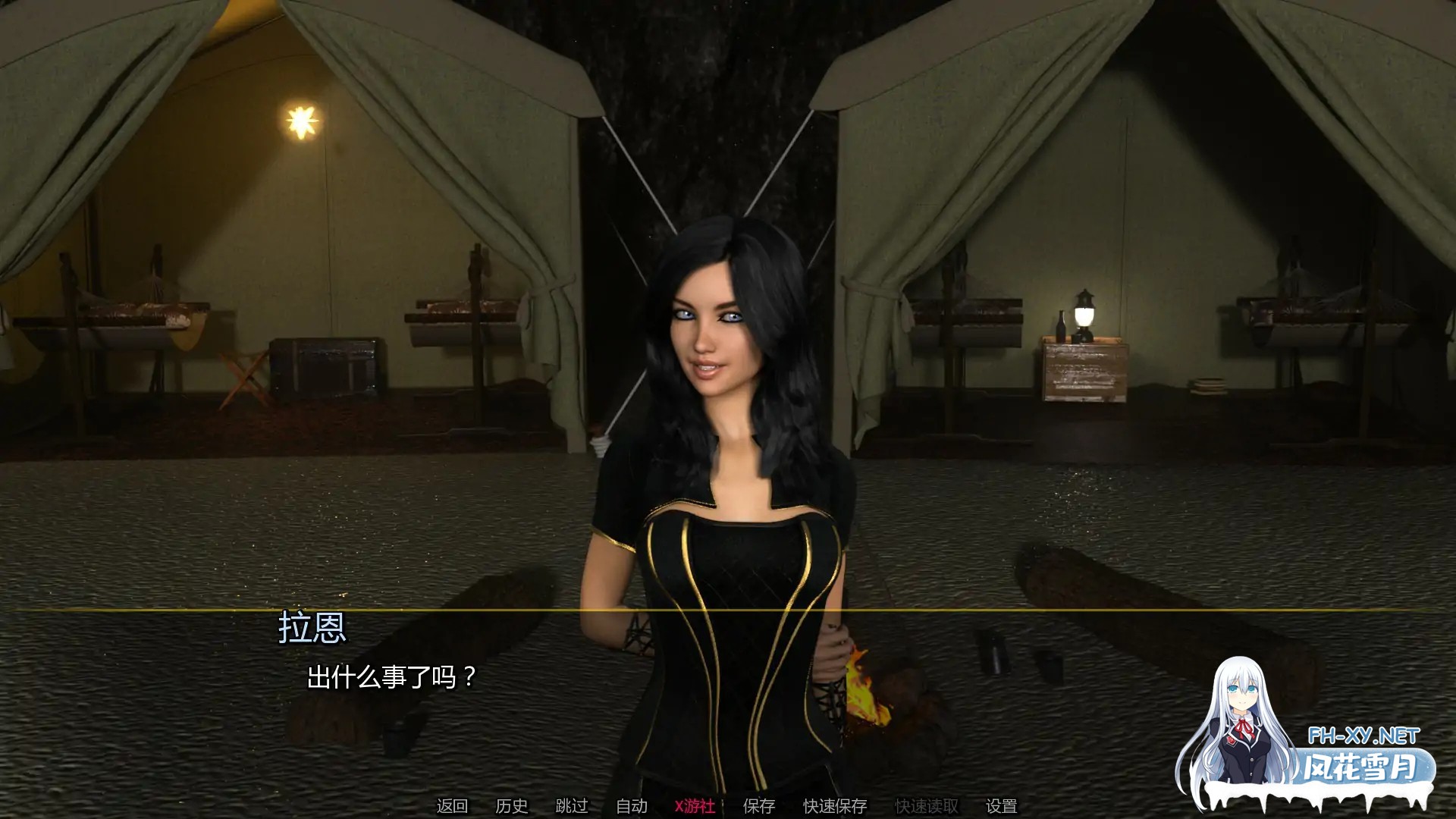Click 快速读取 to quickload
Viewport: 1456px width, 819px height.
[x=927, y=806]
